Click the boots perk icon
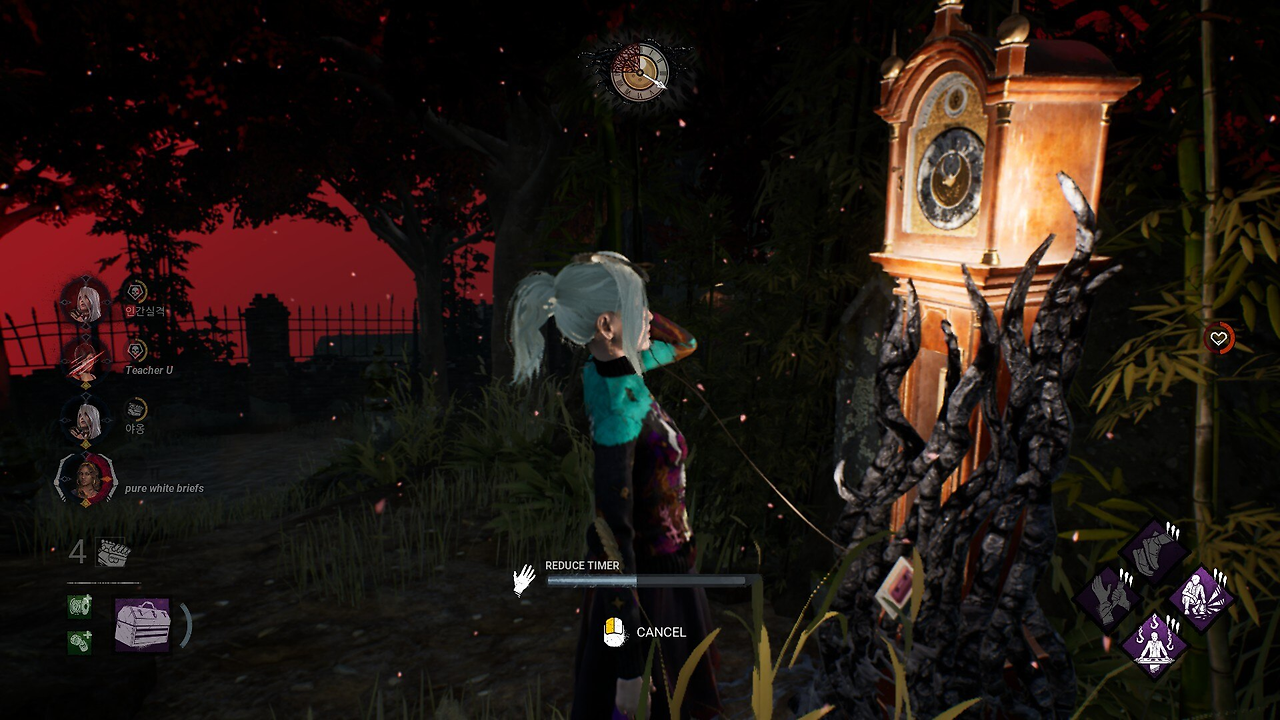 click(1155, 551)
